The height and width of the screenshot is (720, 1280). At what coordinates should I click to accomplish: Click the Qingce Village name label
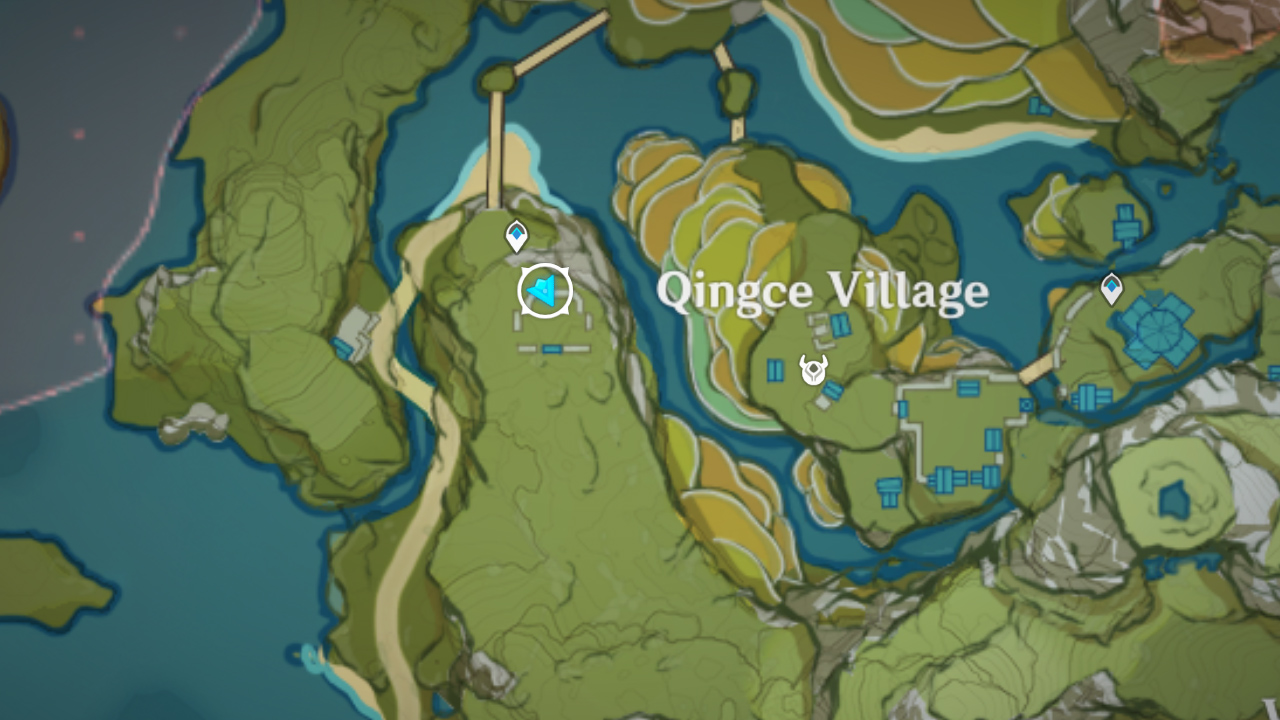tap(820, 290)
